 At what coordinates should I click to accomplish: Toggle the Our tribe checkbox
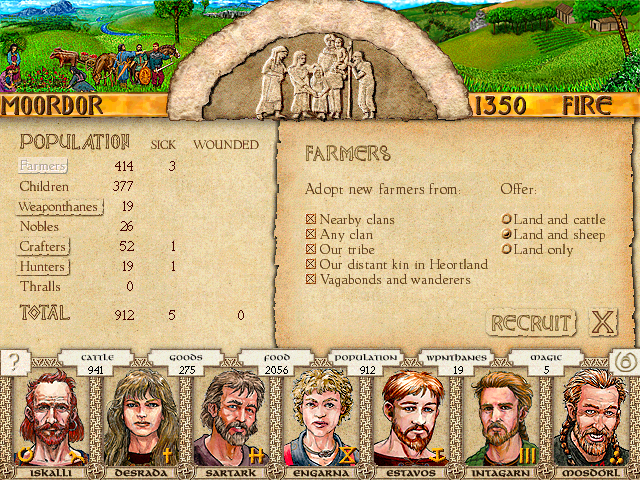310,250
